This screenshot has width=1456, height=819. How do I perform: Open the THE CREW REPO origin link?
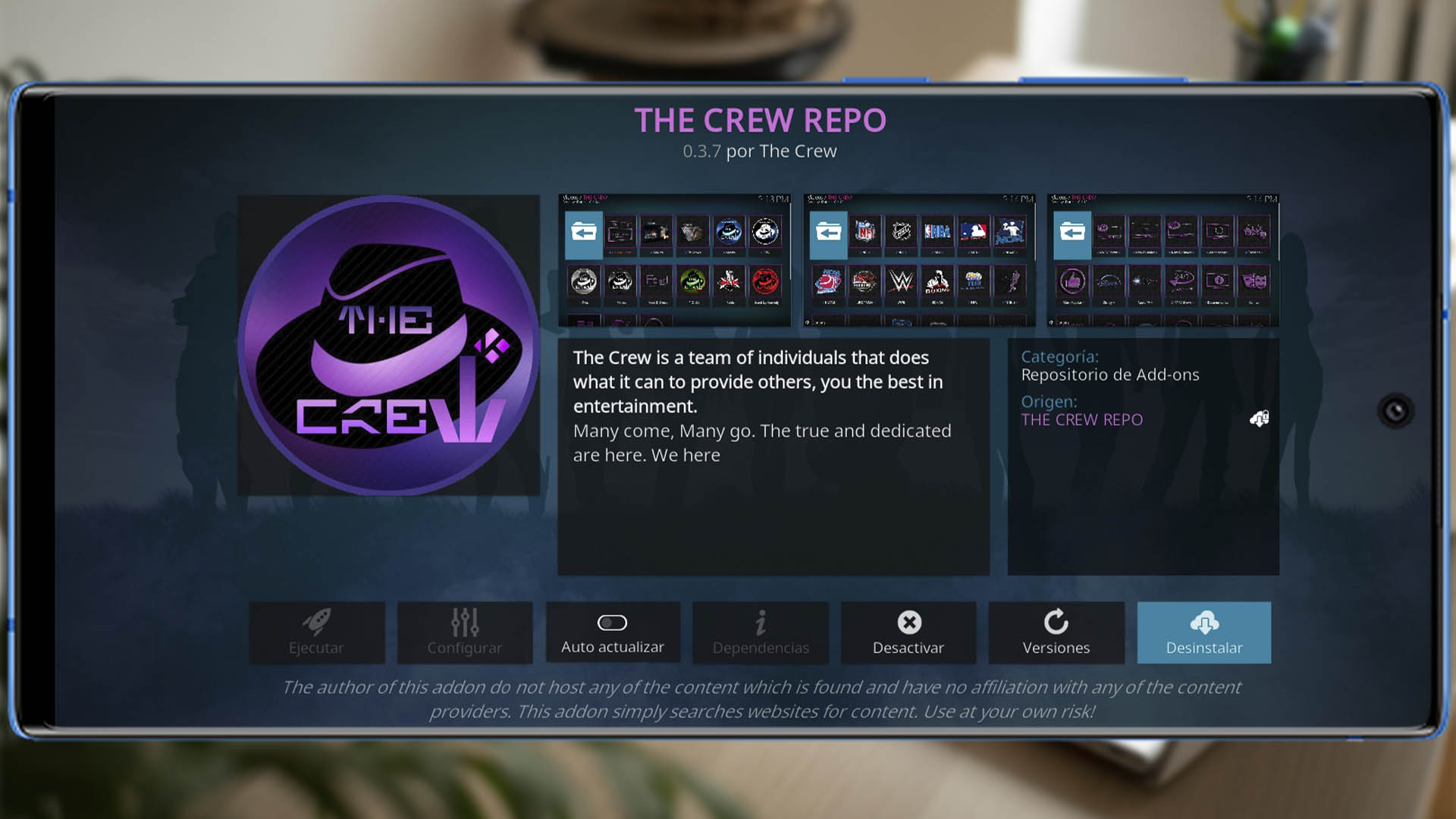[x=1082, y=419]
